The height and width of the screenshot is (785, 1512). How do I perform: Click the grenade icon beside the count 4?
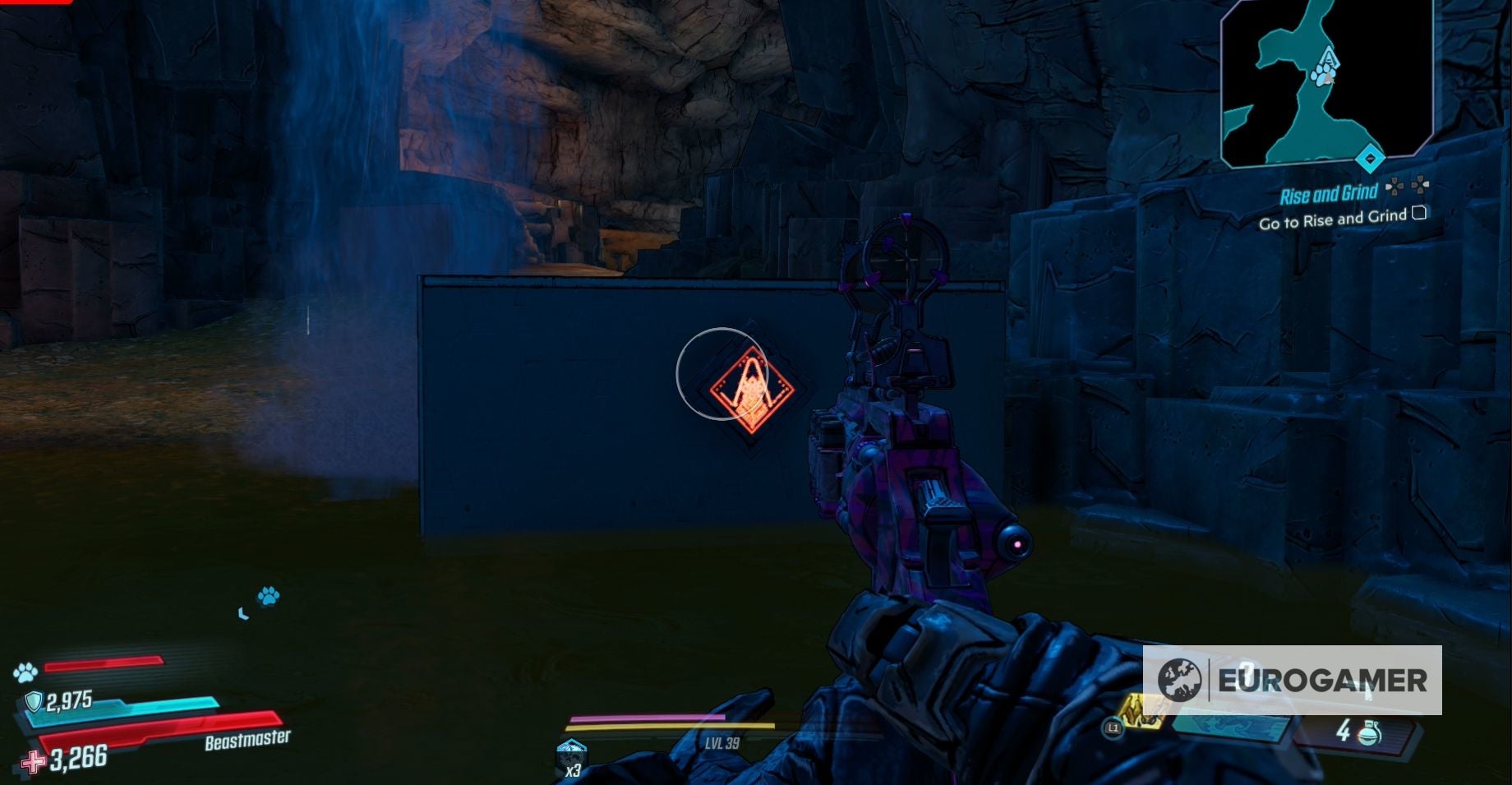pos(1370,732)
